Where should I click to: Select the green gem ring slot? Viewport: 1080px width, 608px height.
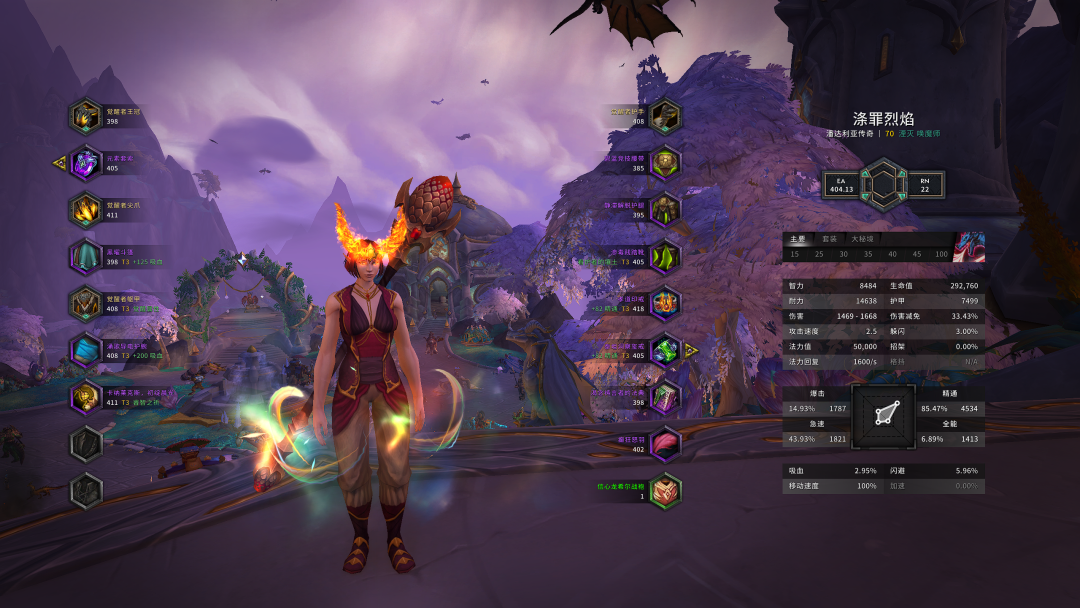[x=665, y=351]
